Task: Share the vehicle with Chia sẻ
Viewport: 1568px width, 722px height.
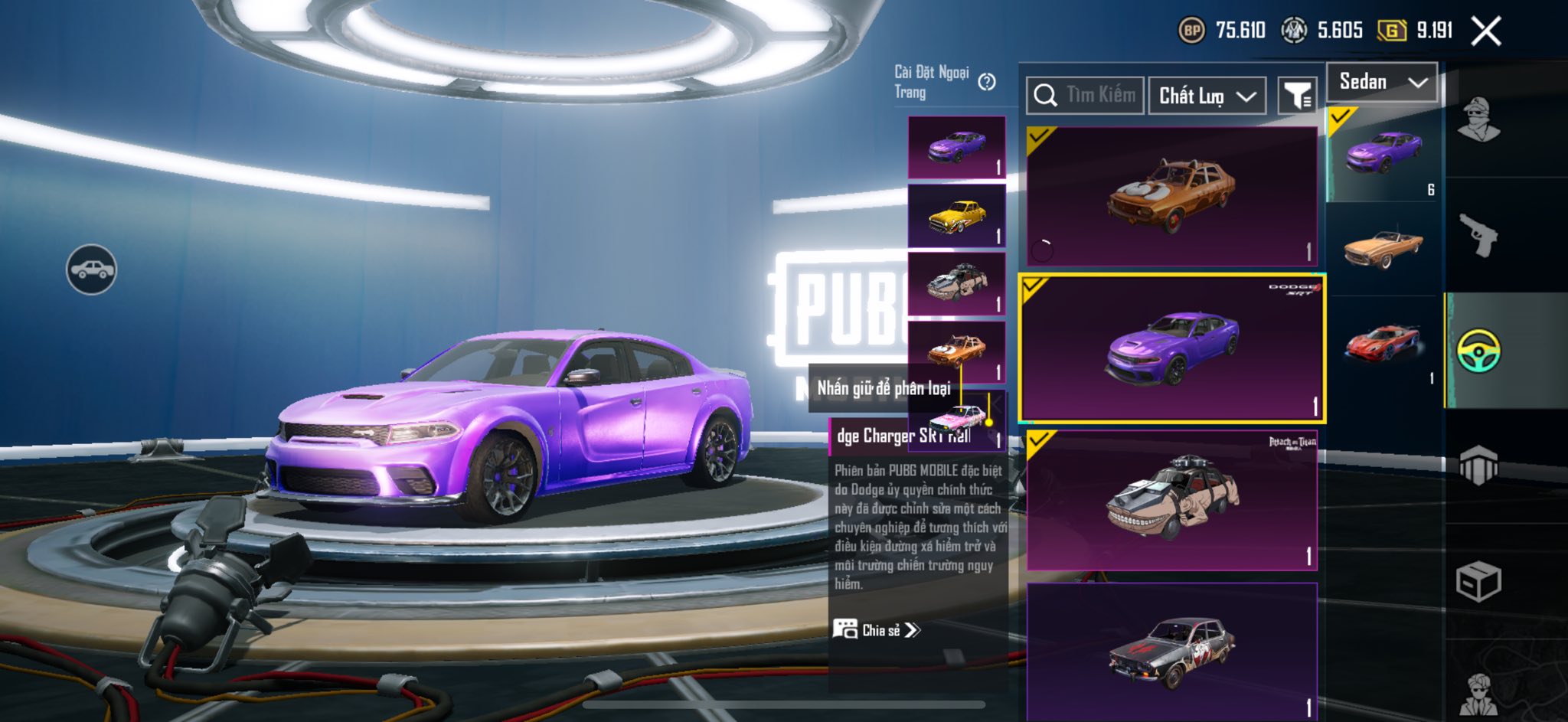Action: click(877, 630)
